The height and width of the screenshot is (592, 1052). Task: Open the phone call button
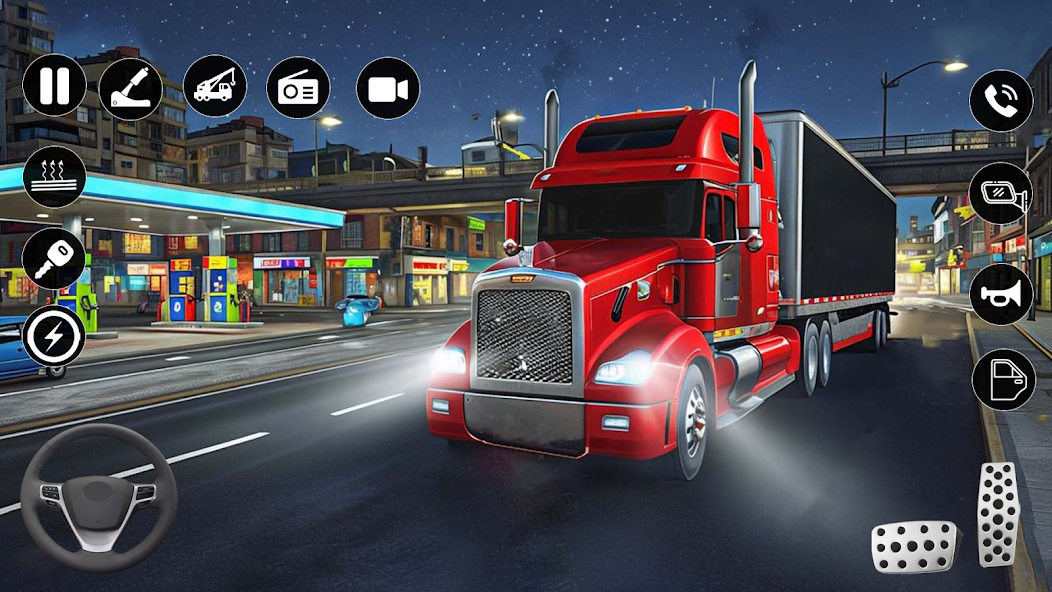click(1001, 100)
